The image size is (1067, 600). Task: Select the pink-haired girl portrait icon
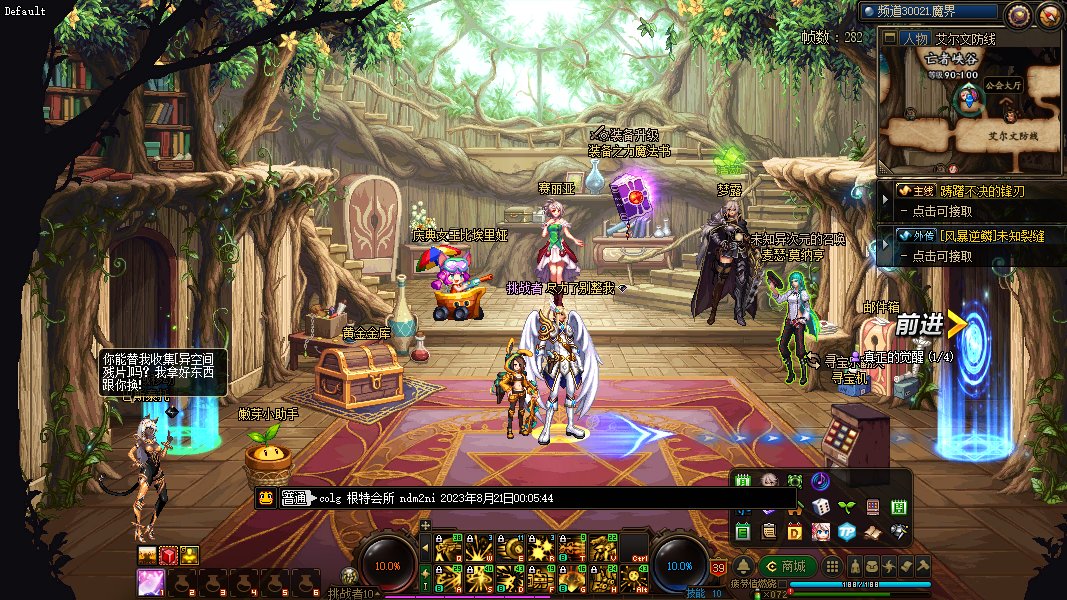coord(820,532)
